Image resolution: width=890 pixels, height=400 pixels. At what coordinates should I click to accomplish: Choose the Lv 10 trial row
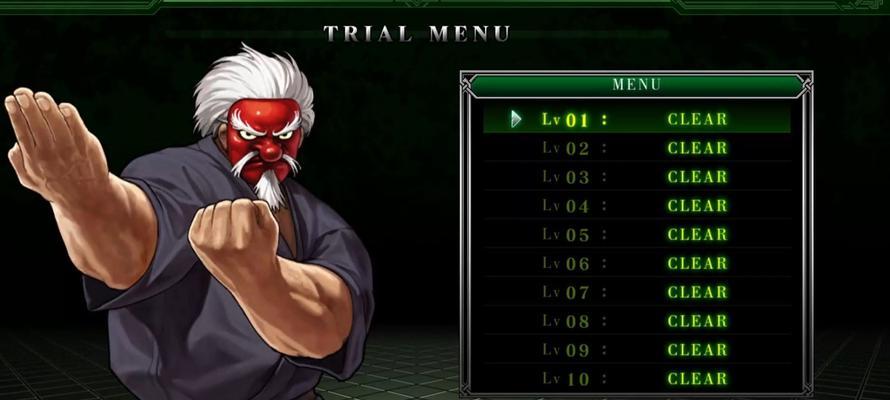(x=636, y=379)
